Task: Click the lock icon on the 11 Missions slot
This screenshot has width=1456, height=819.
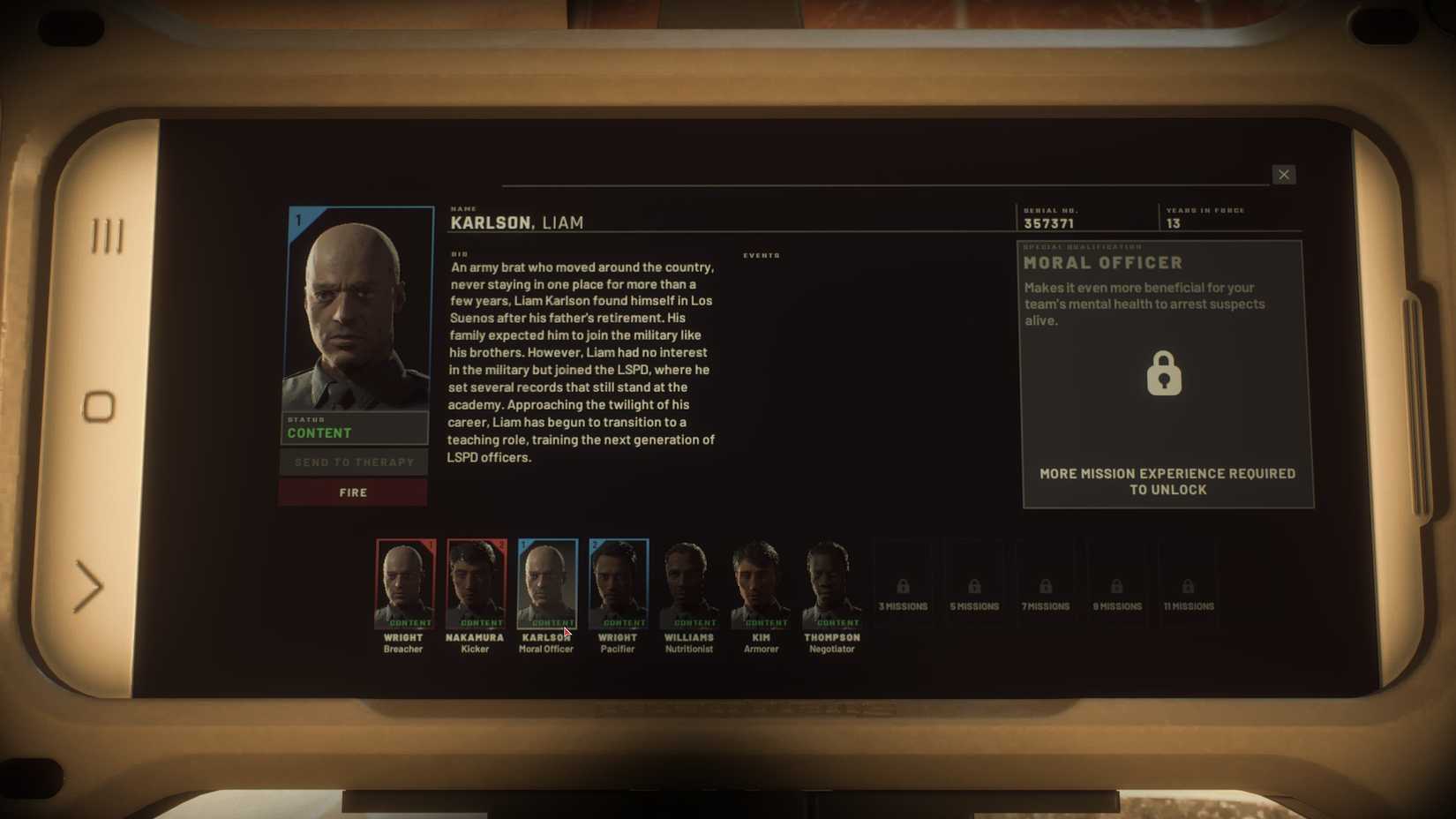Action: [1189, 586]
